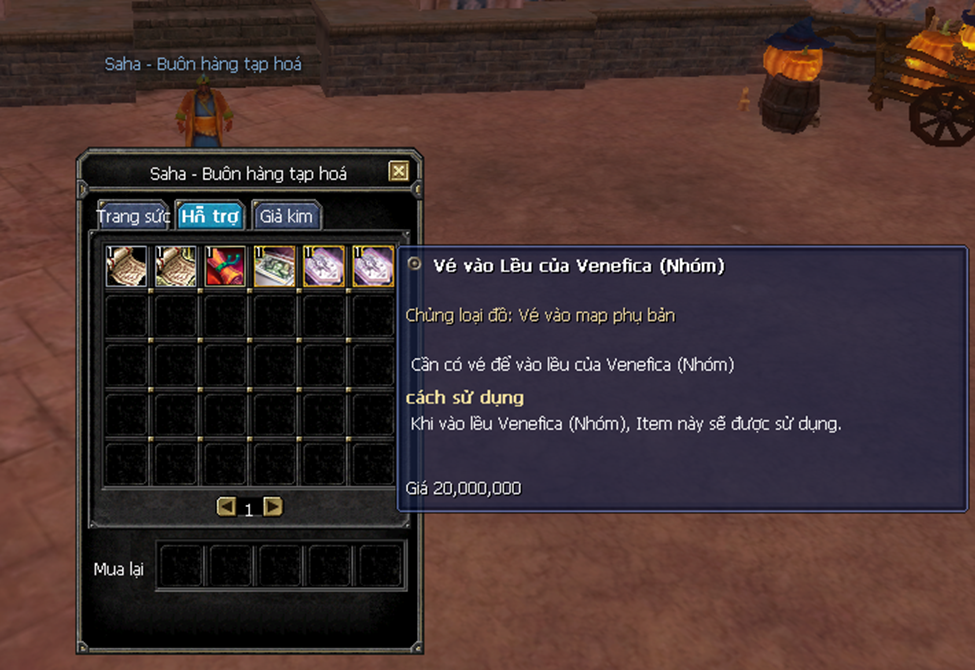Close the Saha shop window

click(x=399, y=171)
